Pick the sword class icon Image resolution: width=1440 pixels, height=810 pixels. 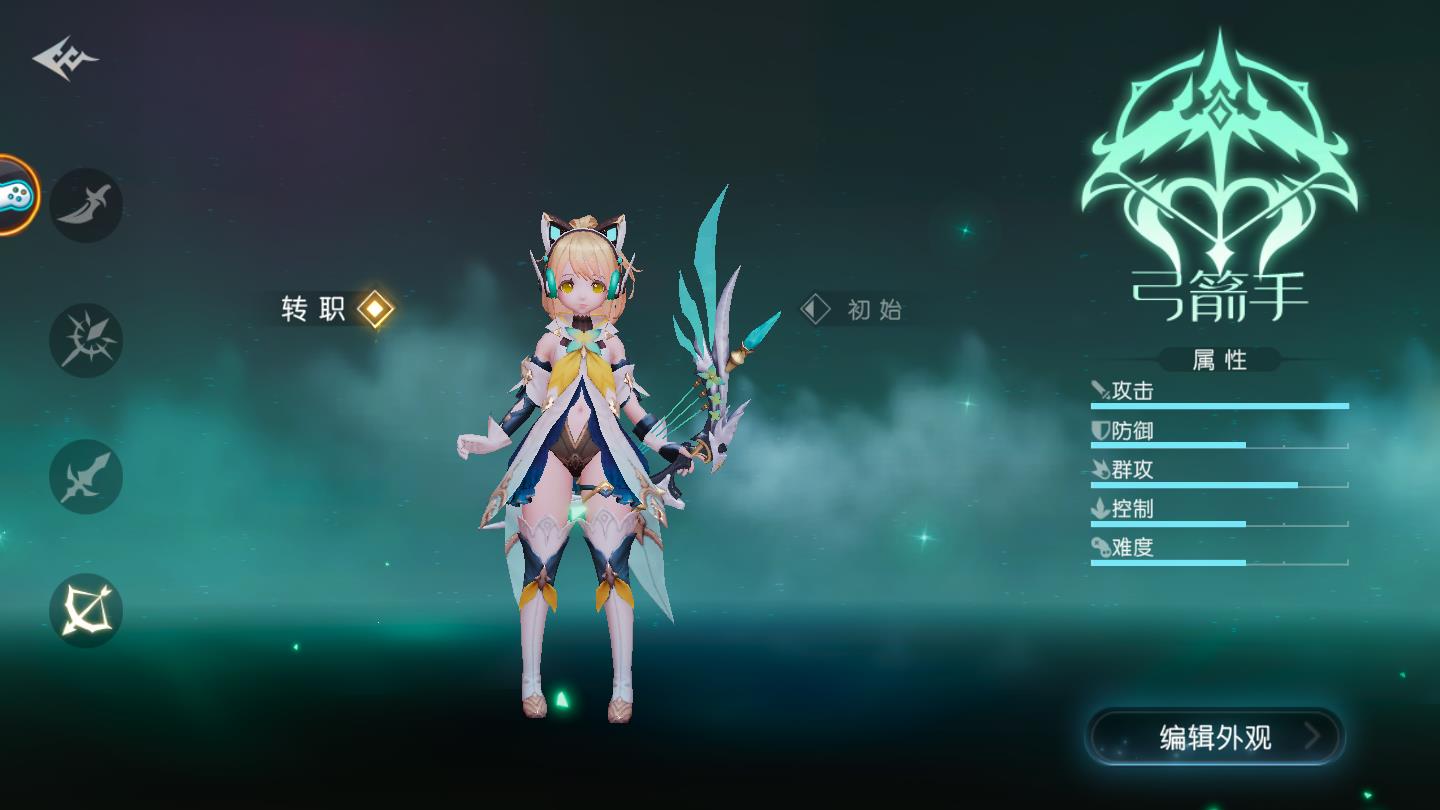pos(87,476)
